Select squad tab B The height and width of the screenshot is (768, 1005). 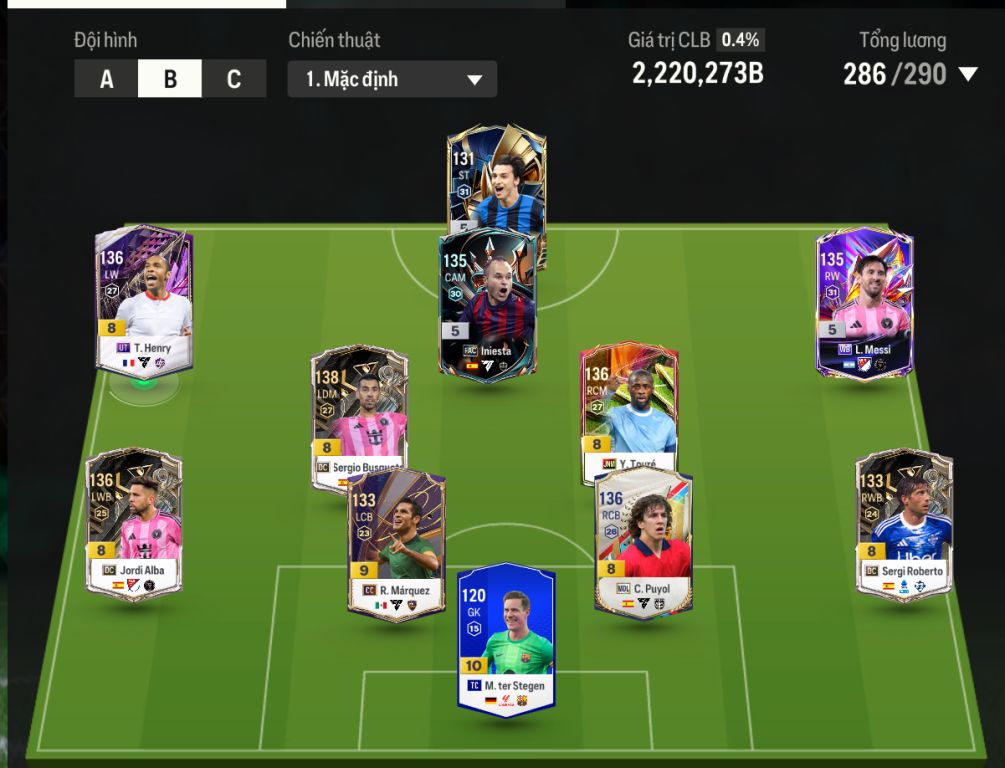170,79
